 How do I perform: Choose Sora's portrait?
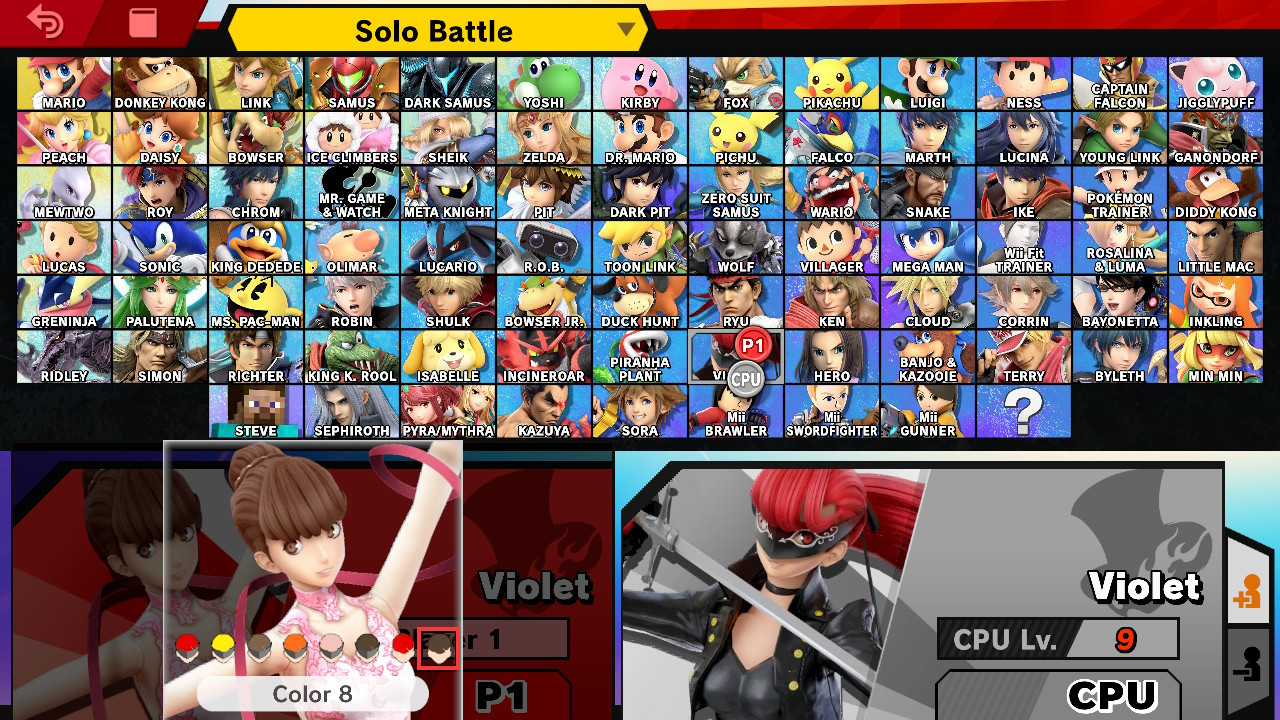(x=639, y=410)
